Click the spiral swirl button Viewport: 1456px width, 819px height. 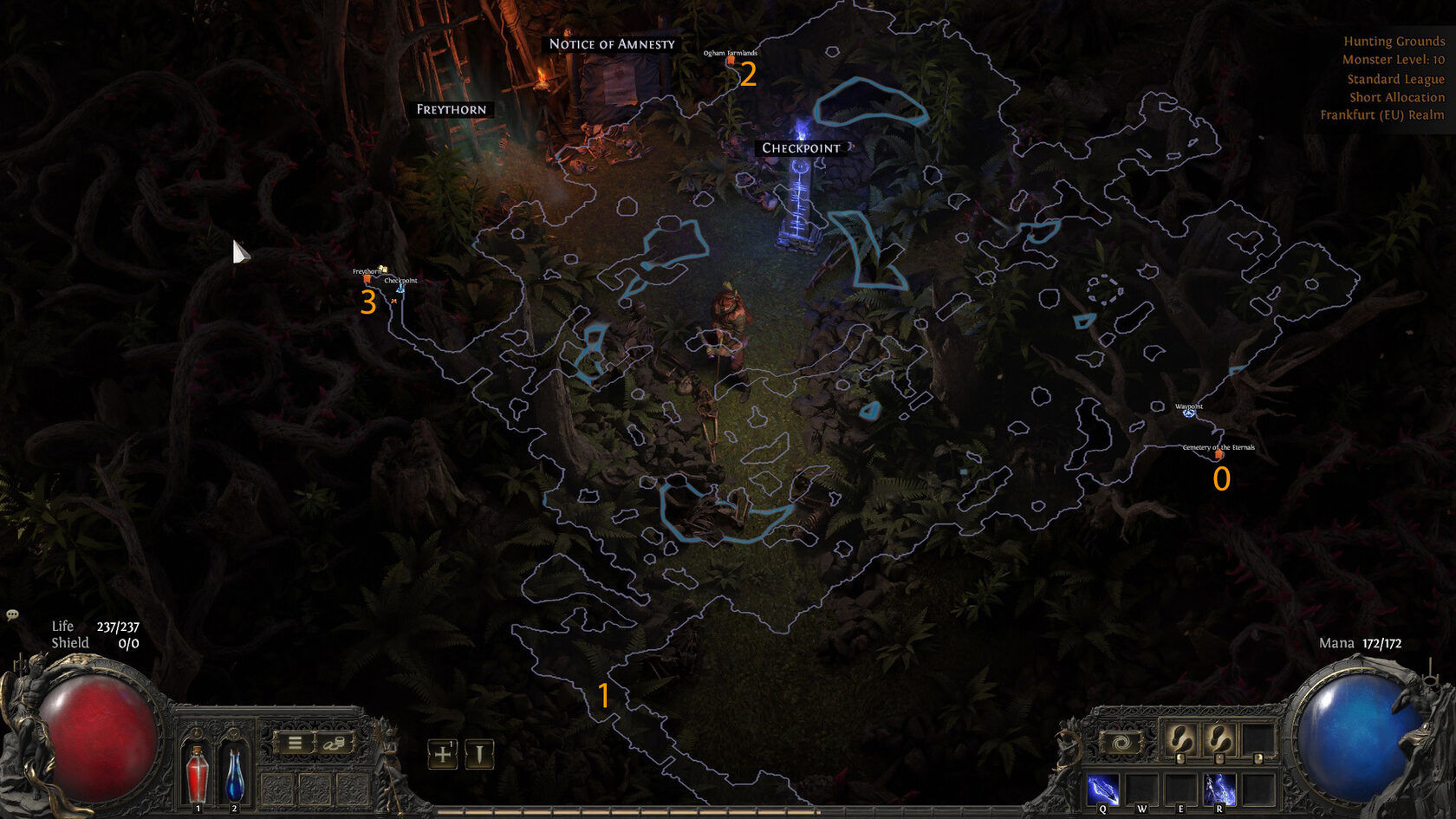click(1120, 743)
